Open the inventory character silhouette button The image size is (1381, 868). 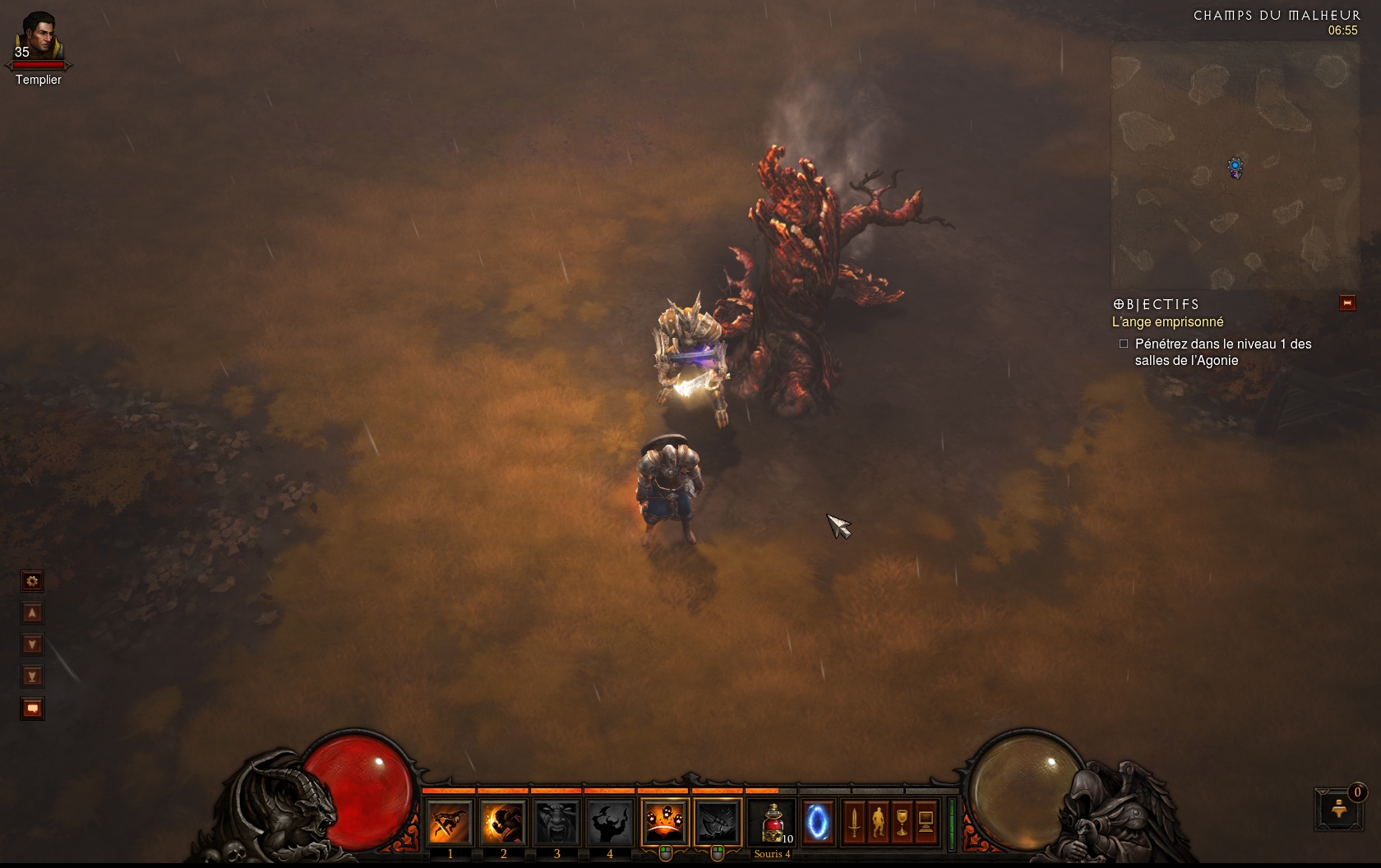point(878,822)
